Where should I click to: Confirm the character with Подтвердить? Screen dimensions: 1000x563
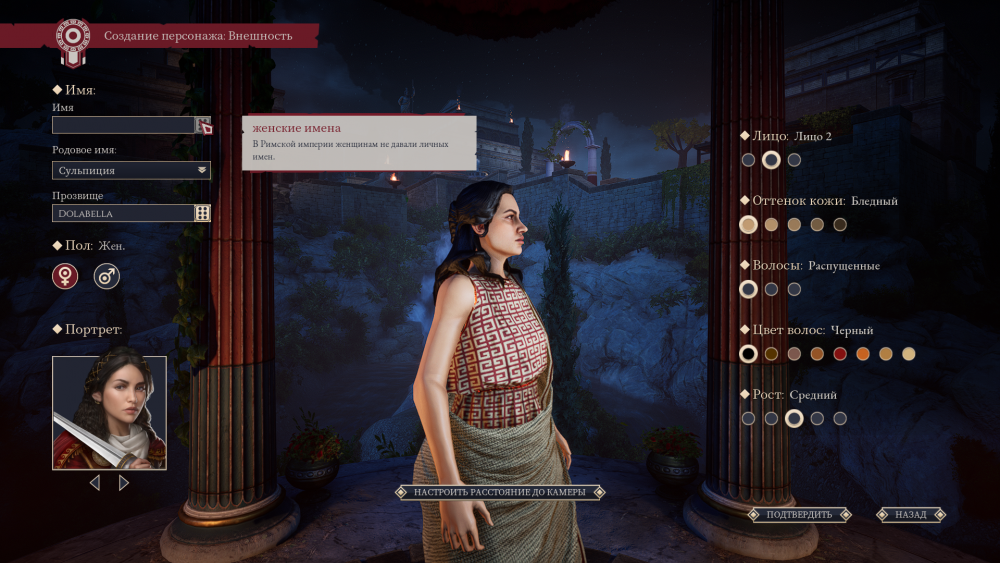pos(799,515)
